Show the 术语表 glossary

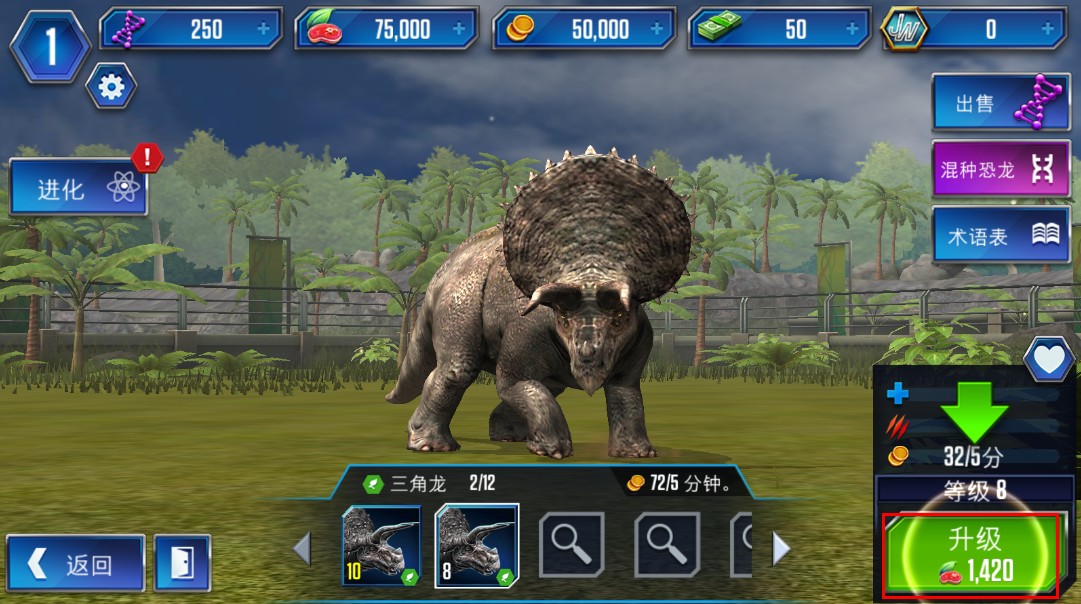point(1000,236)
